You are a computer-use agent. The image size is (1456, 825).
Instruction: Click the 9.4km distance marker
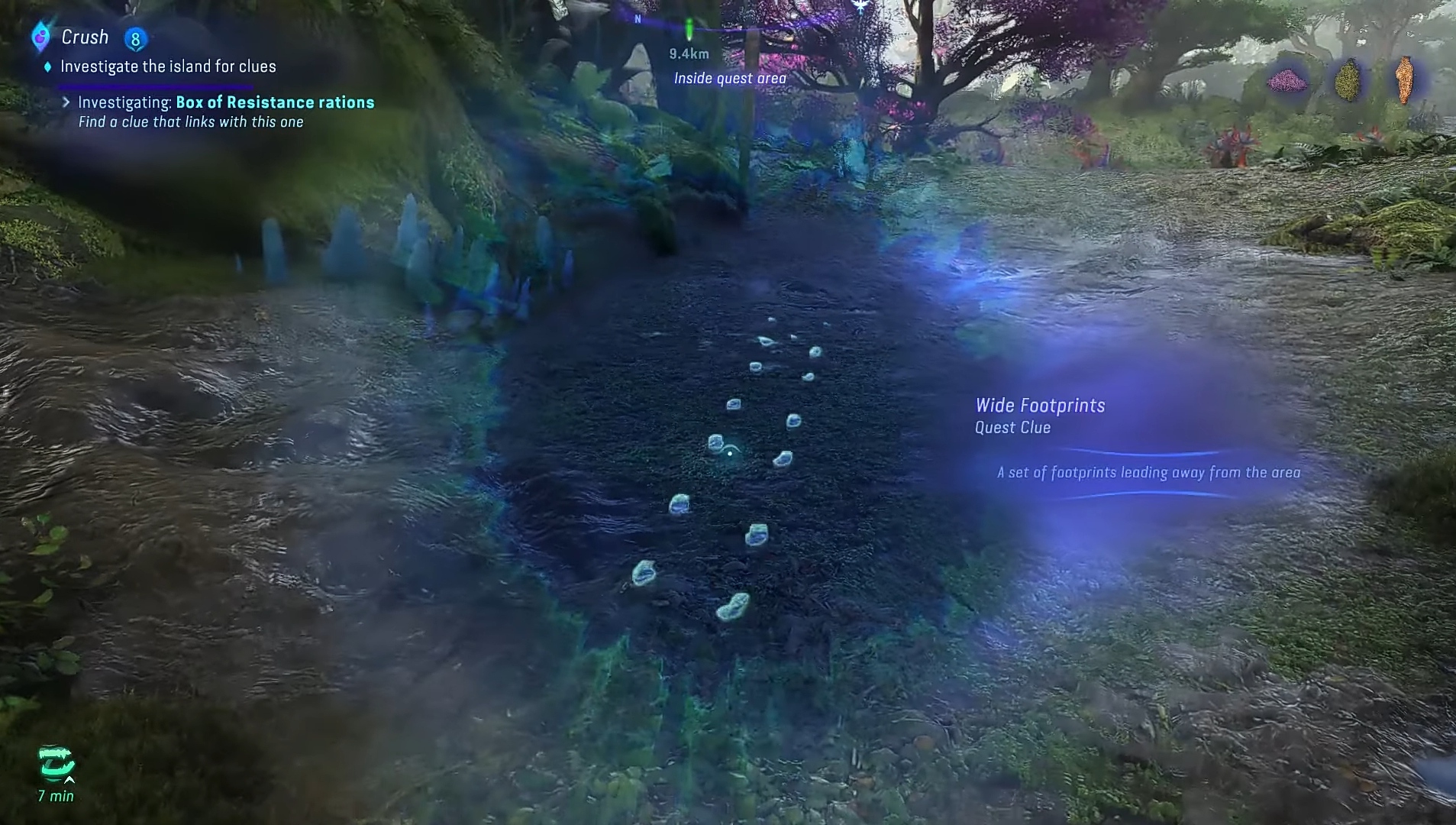click(x=688, y=54)
